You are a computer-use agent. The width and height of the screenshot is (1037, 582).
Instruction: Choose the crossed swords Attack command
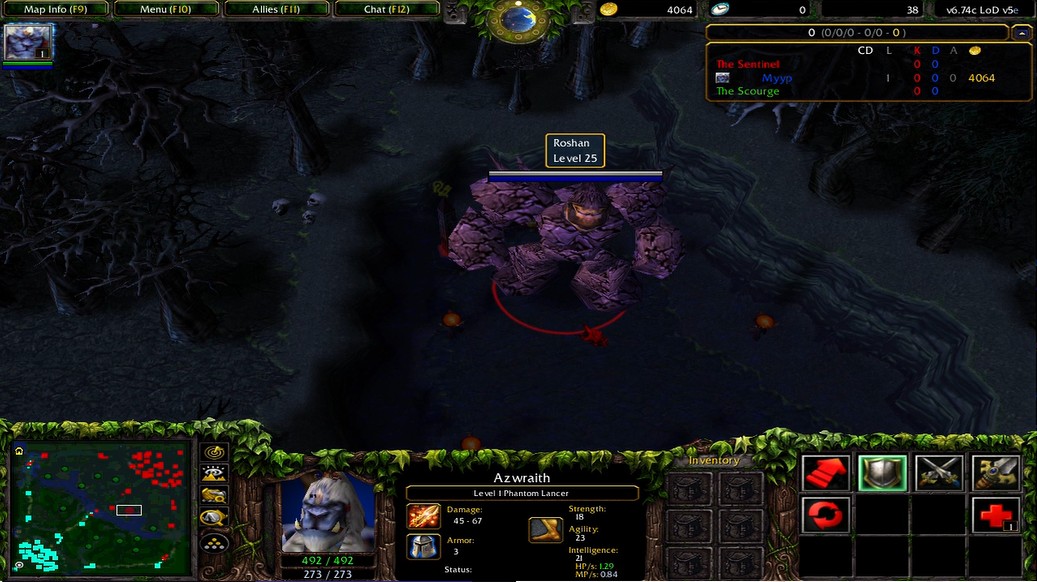(939, 473)
